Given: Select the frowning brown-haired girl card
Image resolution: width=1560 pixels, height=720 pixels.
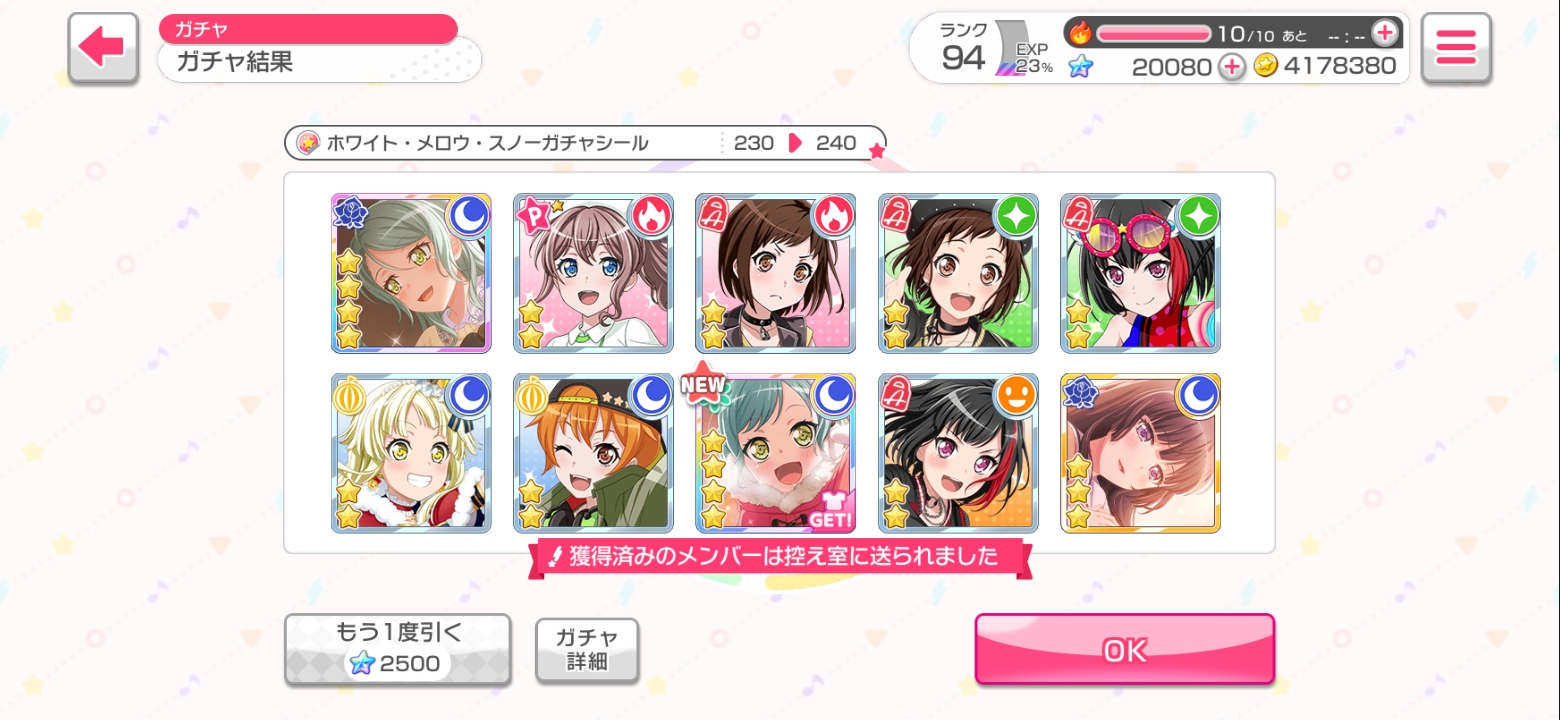Looking at the screenshot, I should point(775,273).
